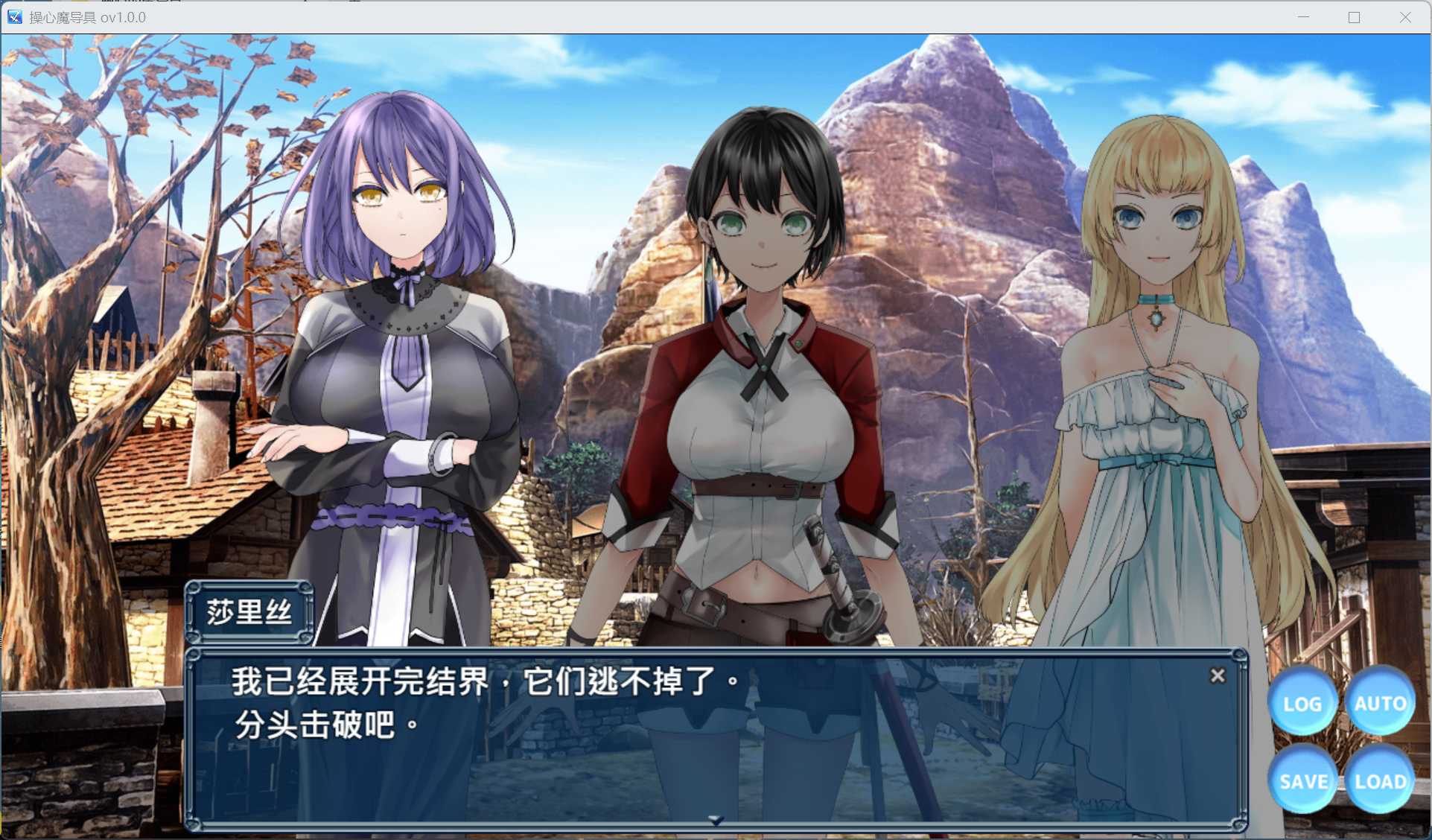Click the game icon in the title bar
Image resolution: width=1432 pixels, height=840 pixels.
[x=13, y=16]
